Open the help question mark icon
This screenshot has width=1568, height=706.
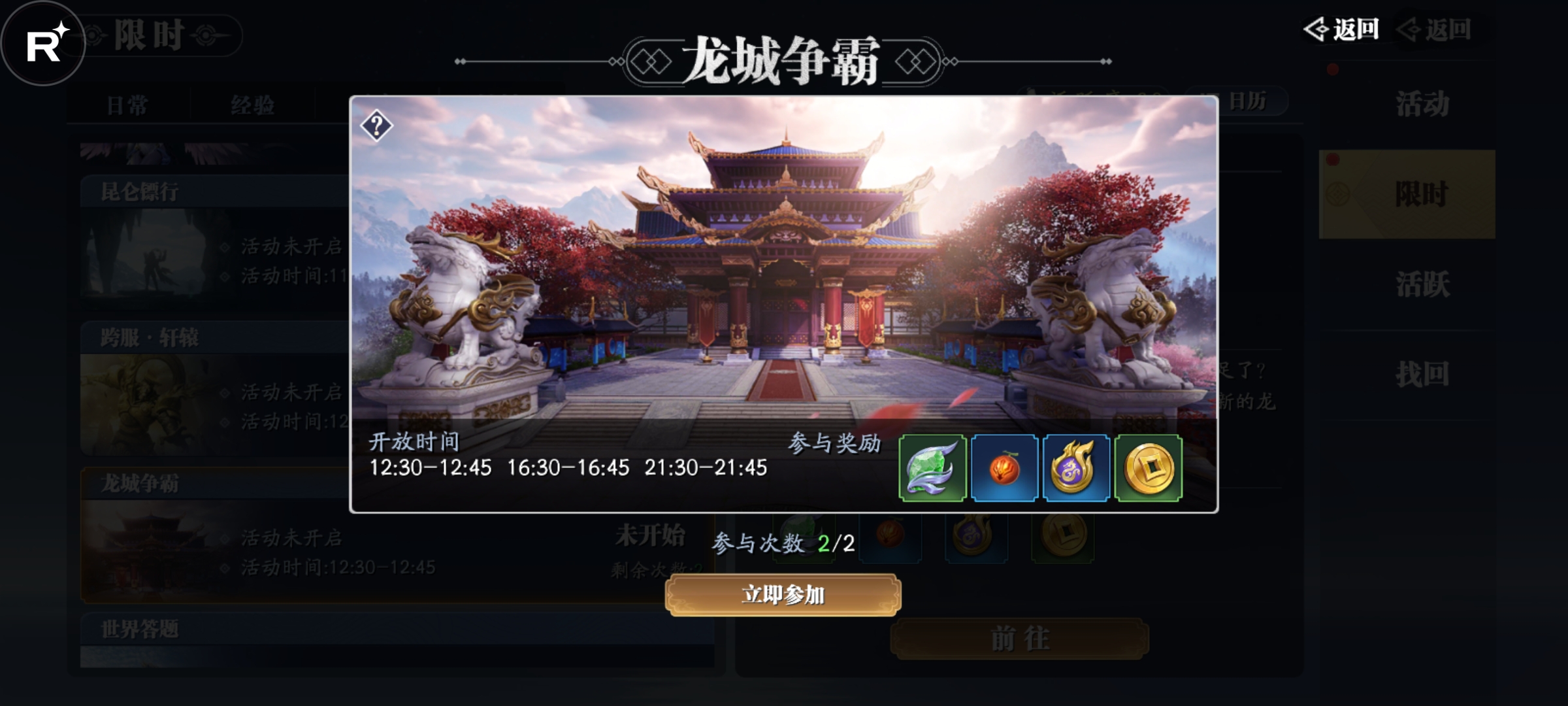tap(376, 124)
